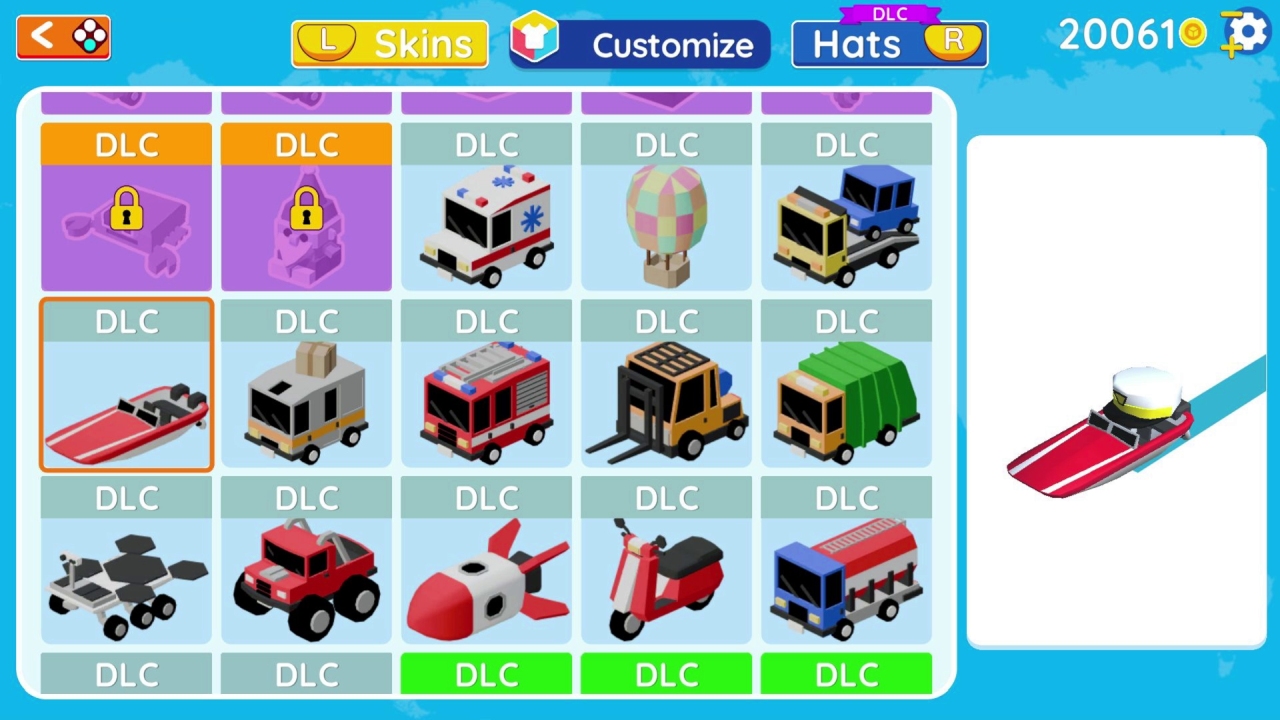
Task: Select the ambulance skin
Action: (x=486, y=220)
